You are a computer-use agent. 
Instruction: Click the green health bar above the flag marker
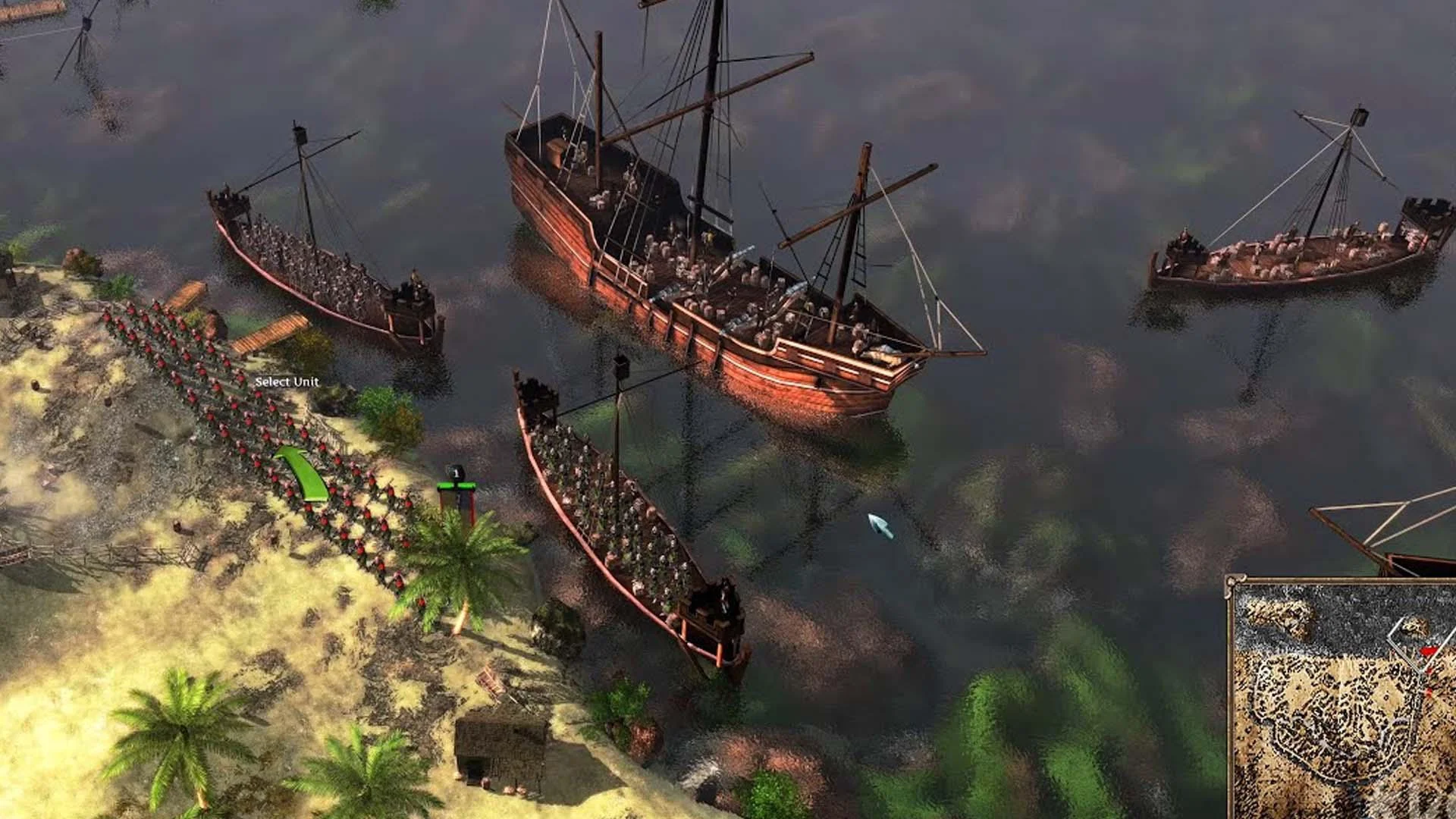[x=457, y=486]
